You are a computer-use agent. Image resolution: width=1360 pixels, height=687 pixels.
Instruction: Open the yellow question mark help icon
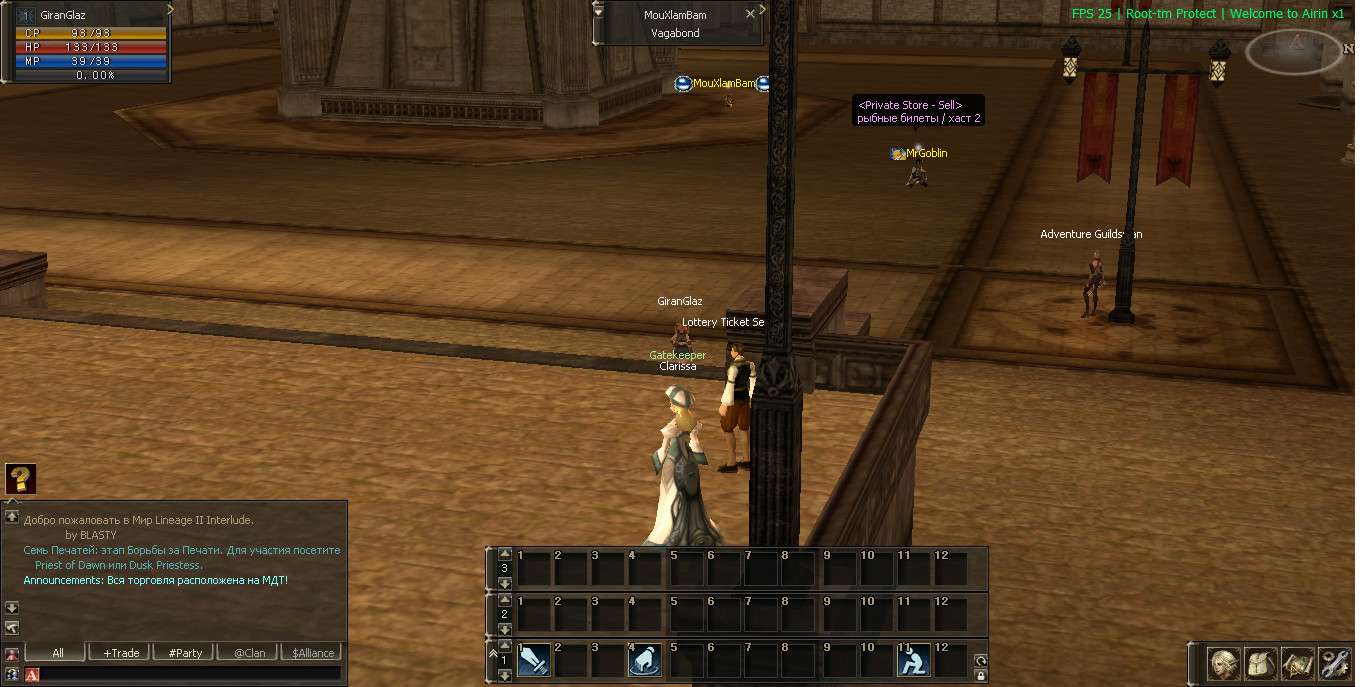tap(20, 479)
